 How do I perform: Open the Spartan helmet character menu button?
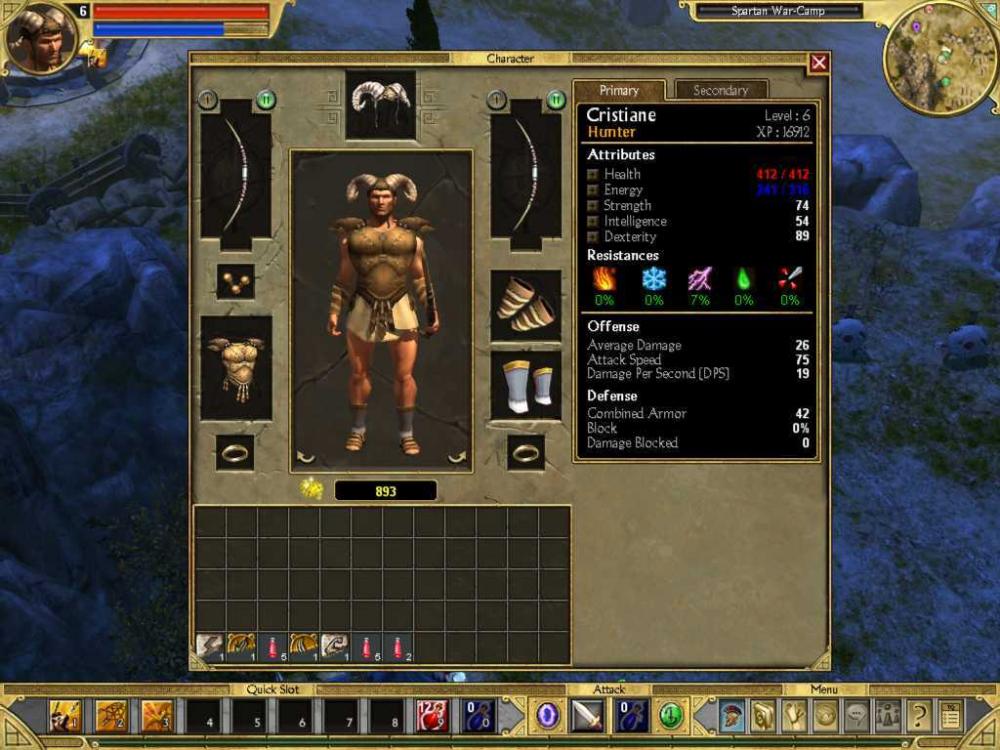[x=733, y=716]
